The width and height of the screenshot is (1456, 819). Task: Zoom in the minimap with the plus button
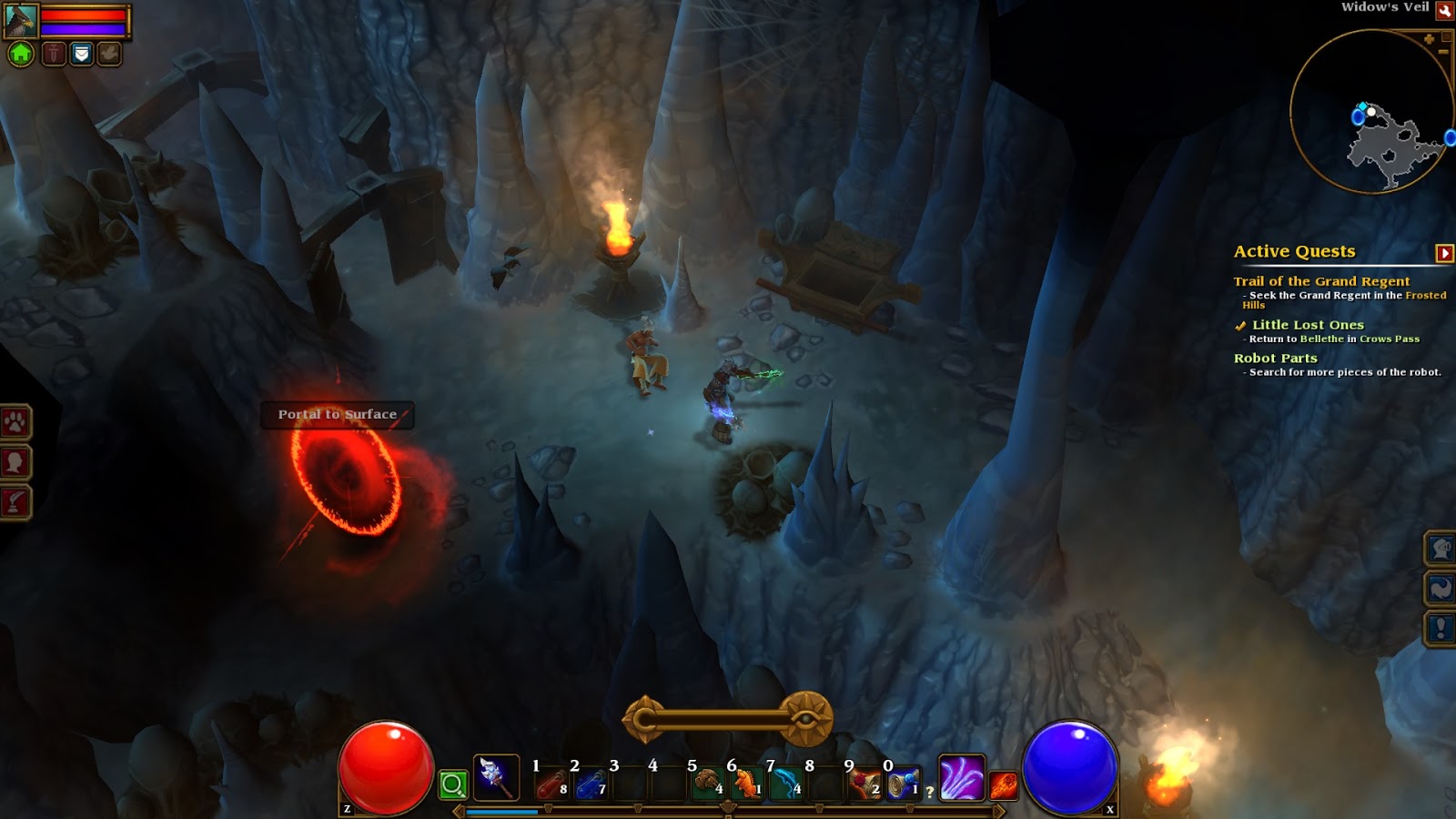pos(1429,39)
